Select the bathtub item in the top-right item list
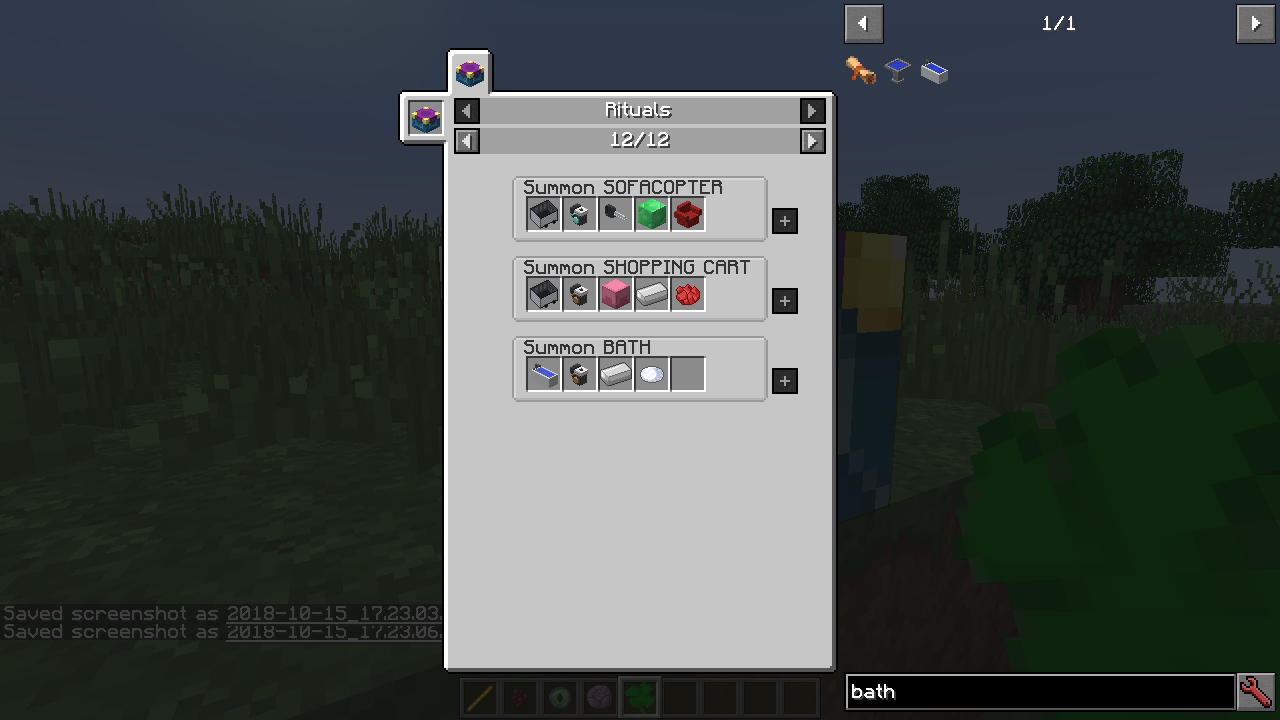1280x720 pixels. (934, 70)
